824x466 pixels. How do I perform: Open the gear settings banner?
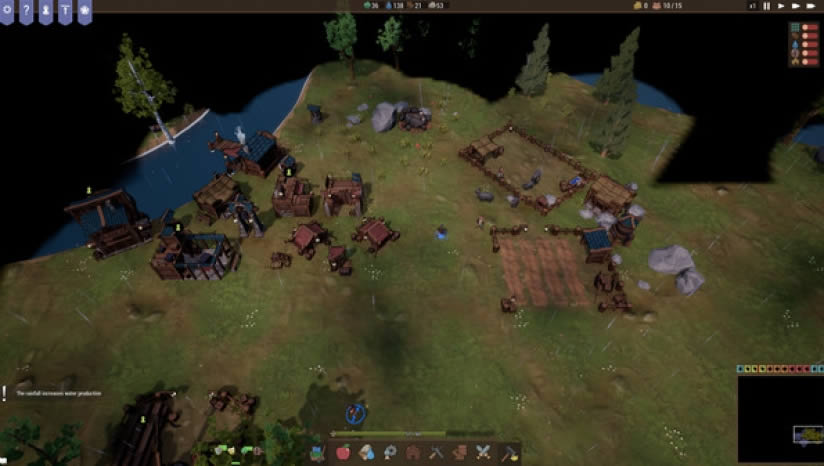click(x=6, y=9)
